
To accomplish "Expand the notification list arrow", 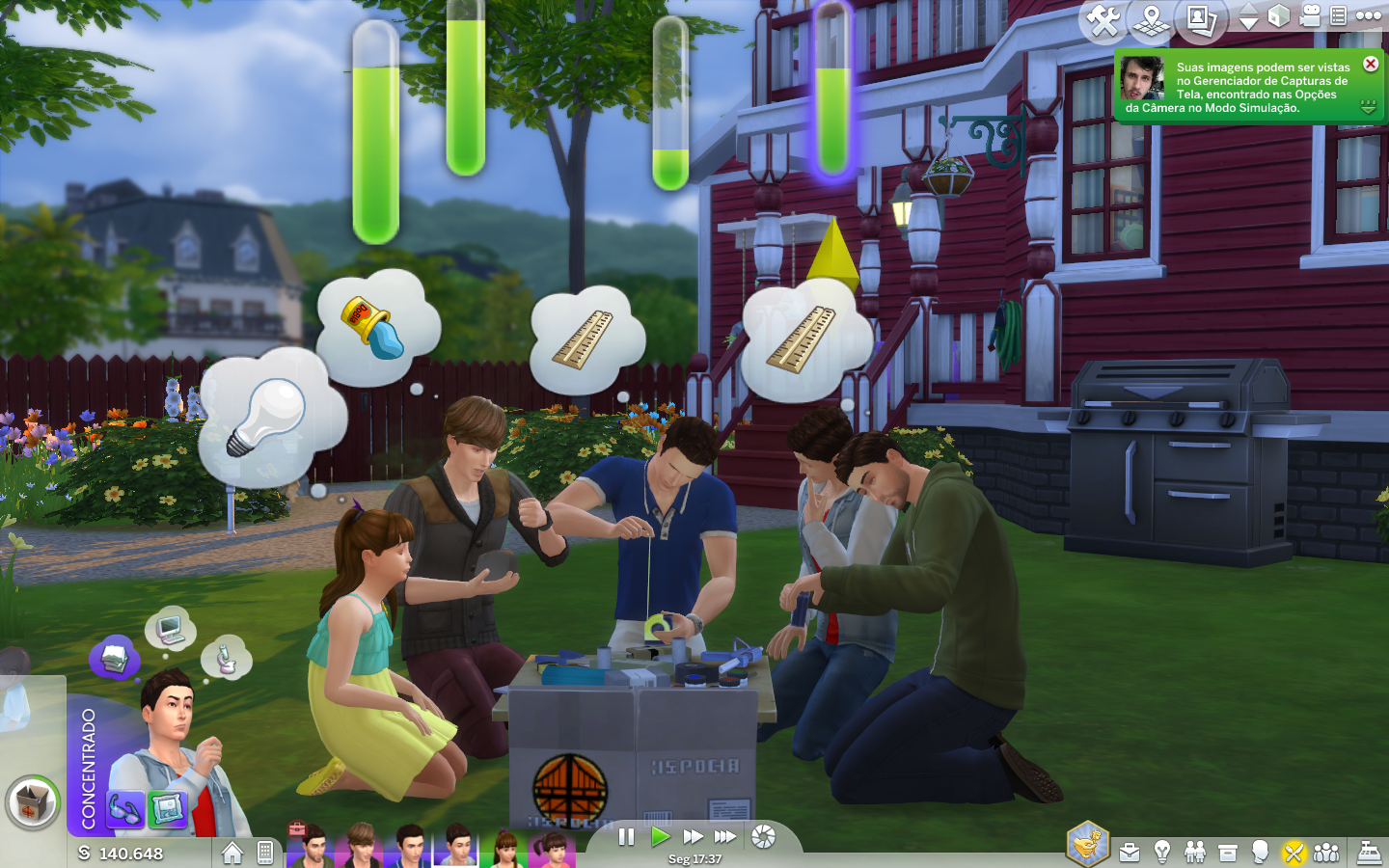I will [1368, 107].
